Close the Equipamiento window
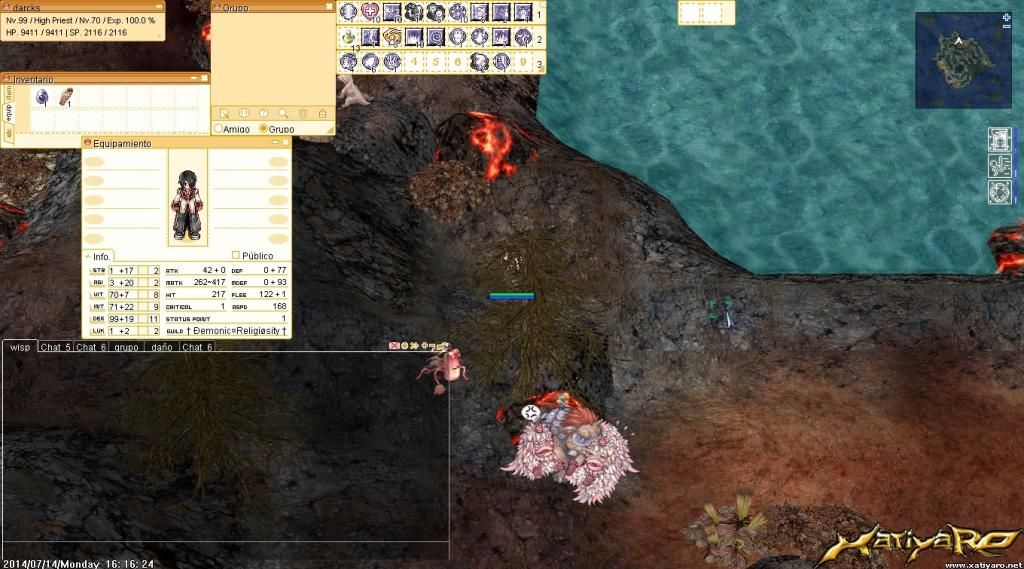 click(285, 143)
